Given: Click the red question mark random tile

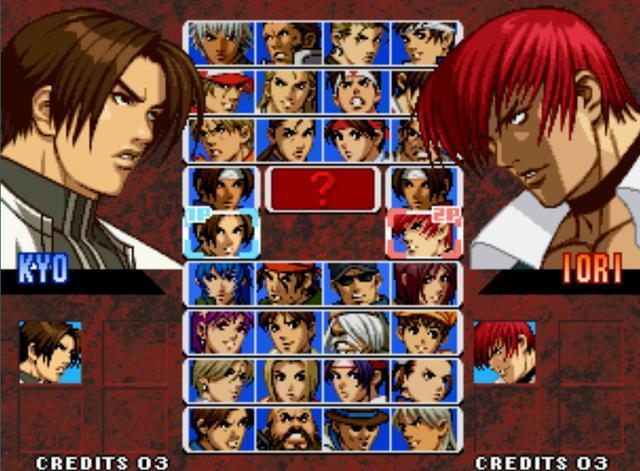Looking at the screenshot, I should [x=322, y=187].
